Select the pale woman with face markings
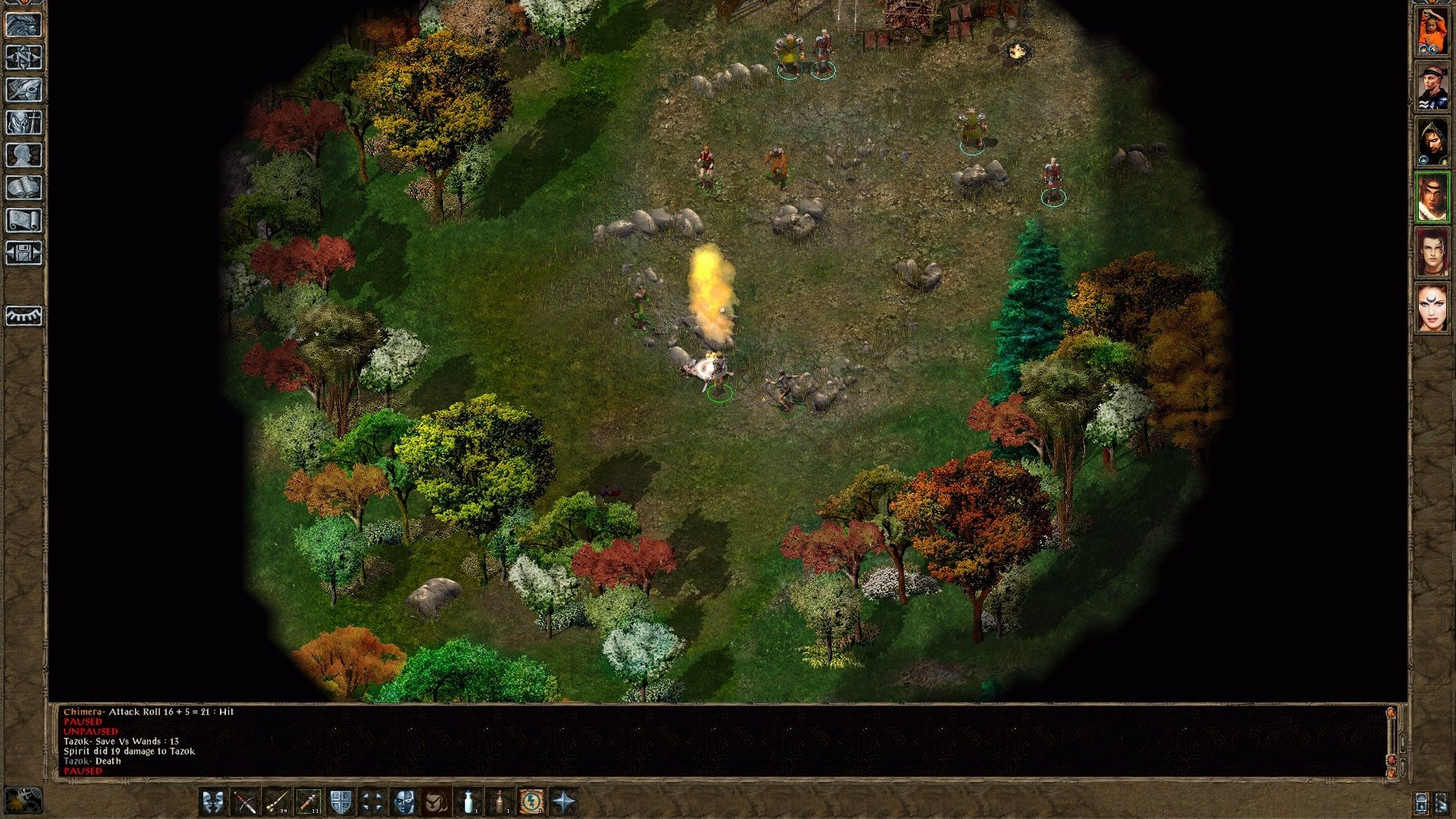Screen dimensions: 1456x819 pos(1432,308)
